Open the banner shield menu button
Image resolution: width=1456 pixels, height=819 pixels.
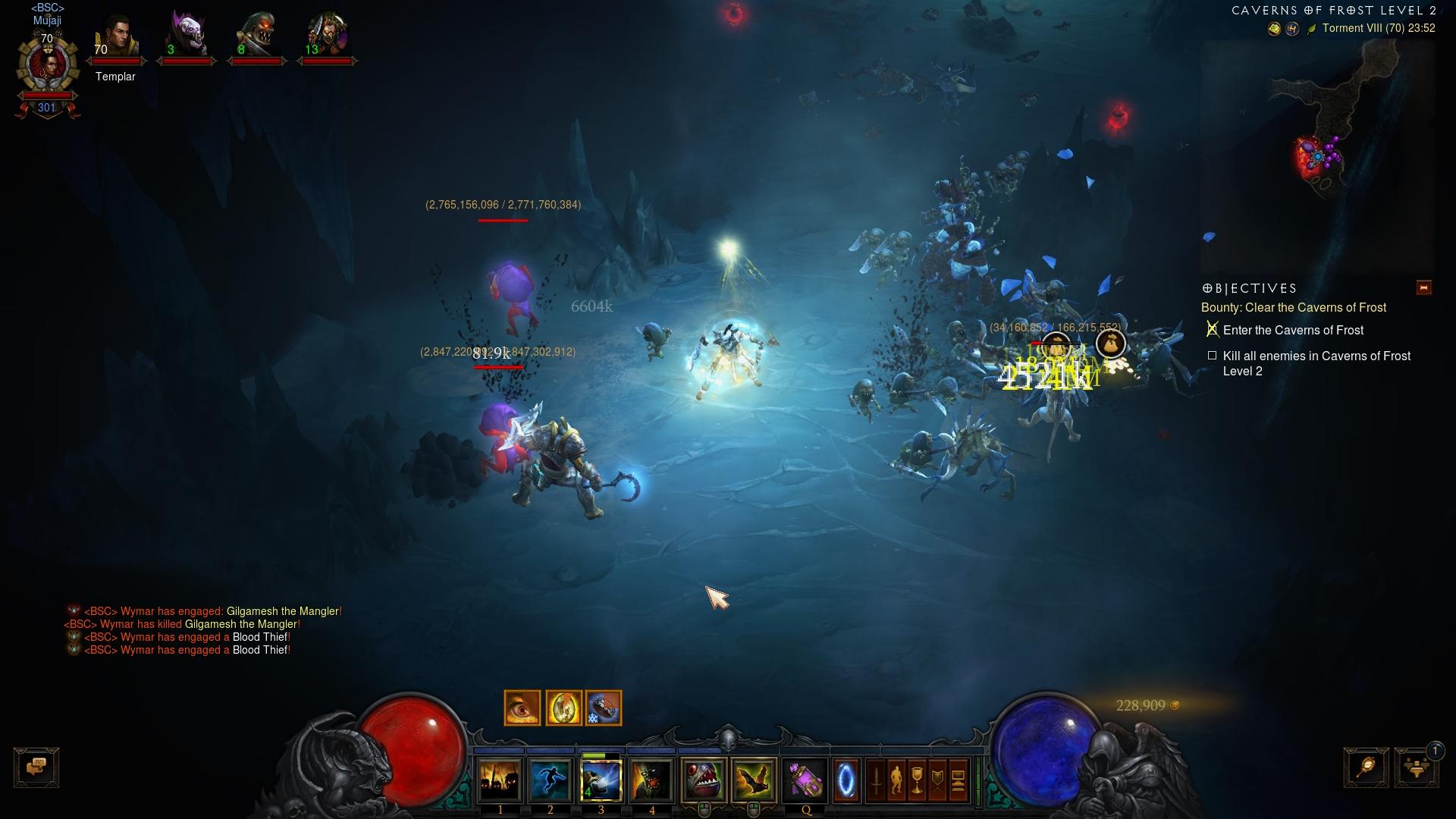click(x=937, y=780)
